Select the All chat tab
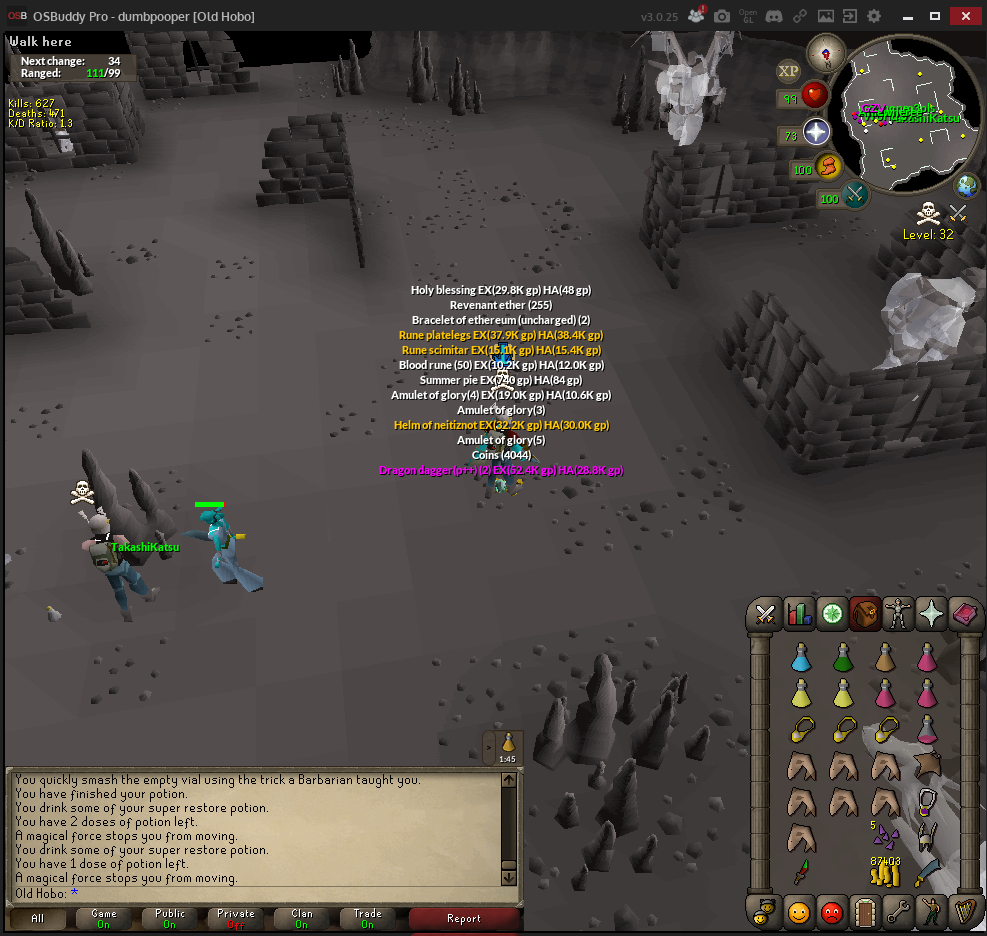 38,918
